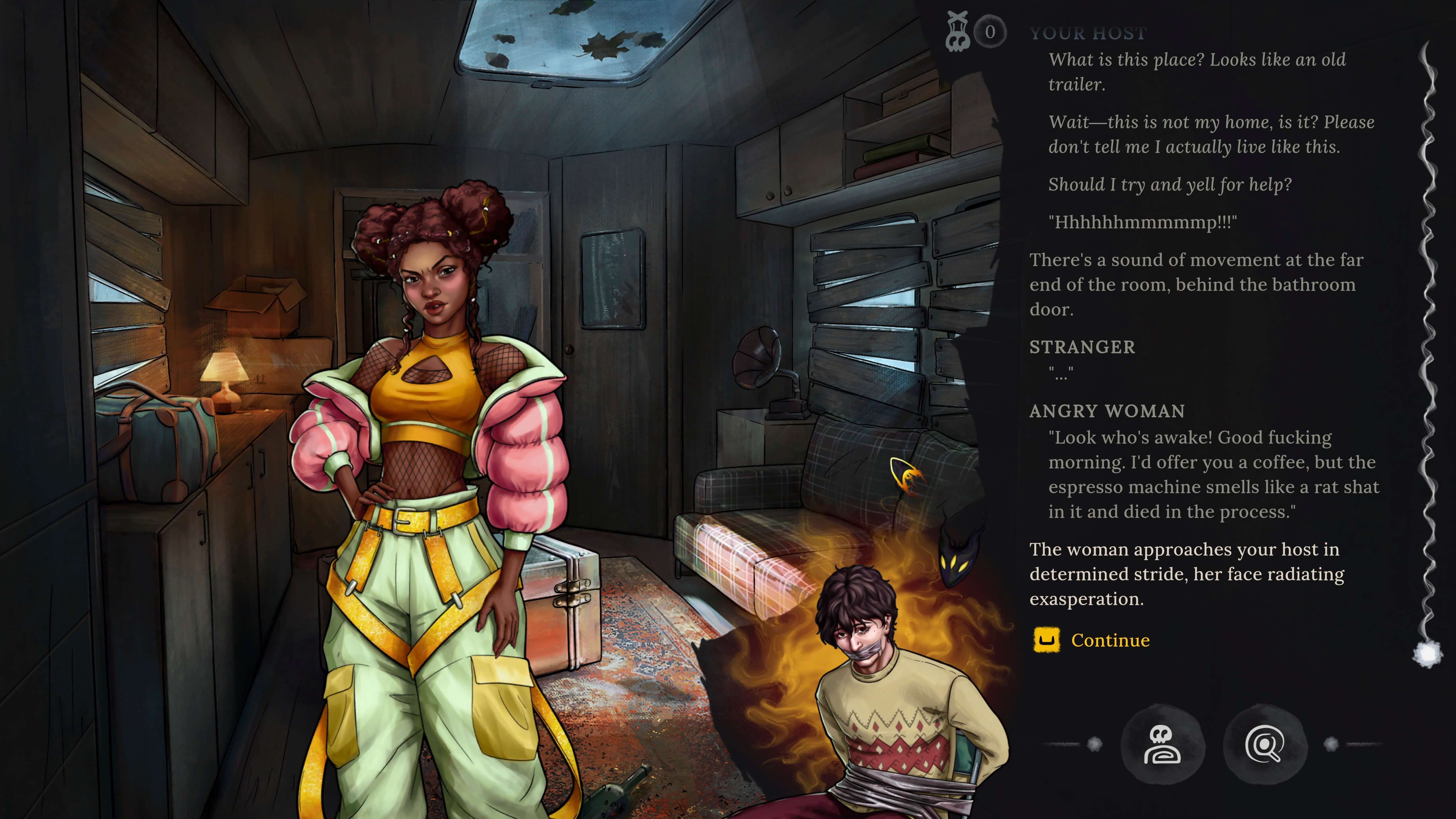The image size is (1456, 819).
Task: Open the magnifying glass investigation icon
Action: pyautogui.click(x=1264, y=744)
